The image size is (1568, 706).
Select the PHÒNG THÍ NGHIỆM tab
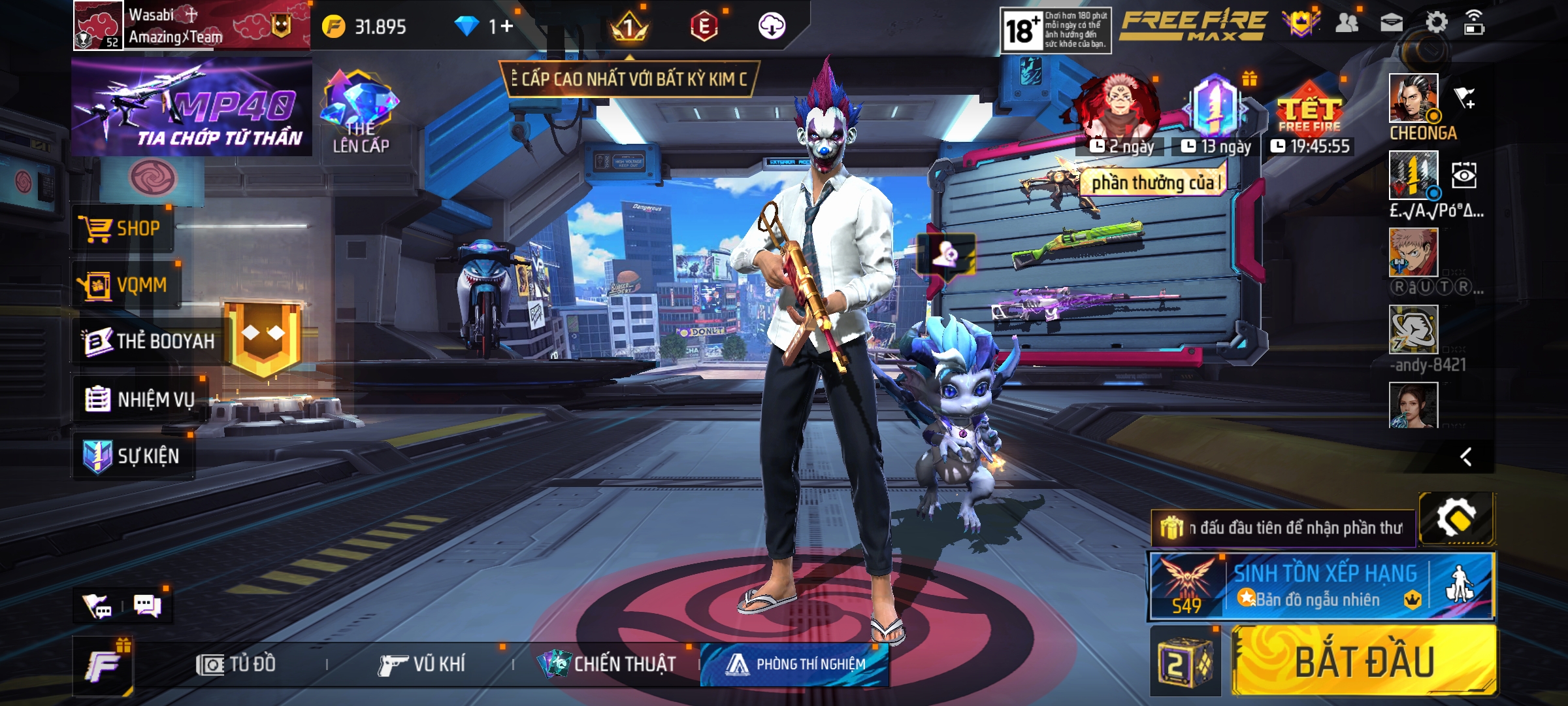pos(794,665)
